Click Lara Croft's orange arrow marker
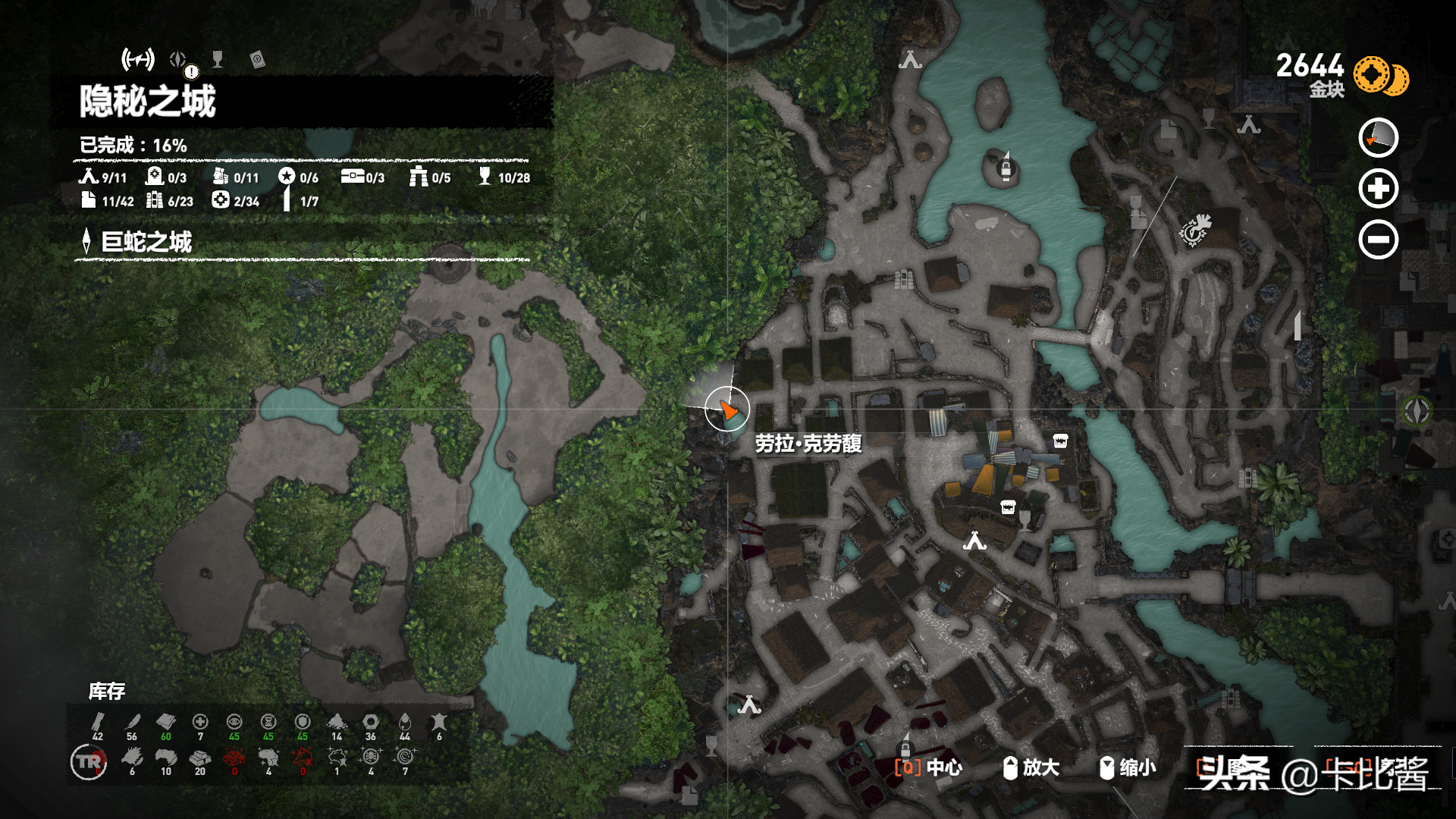 [728, 410]
